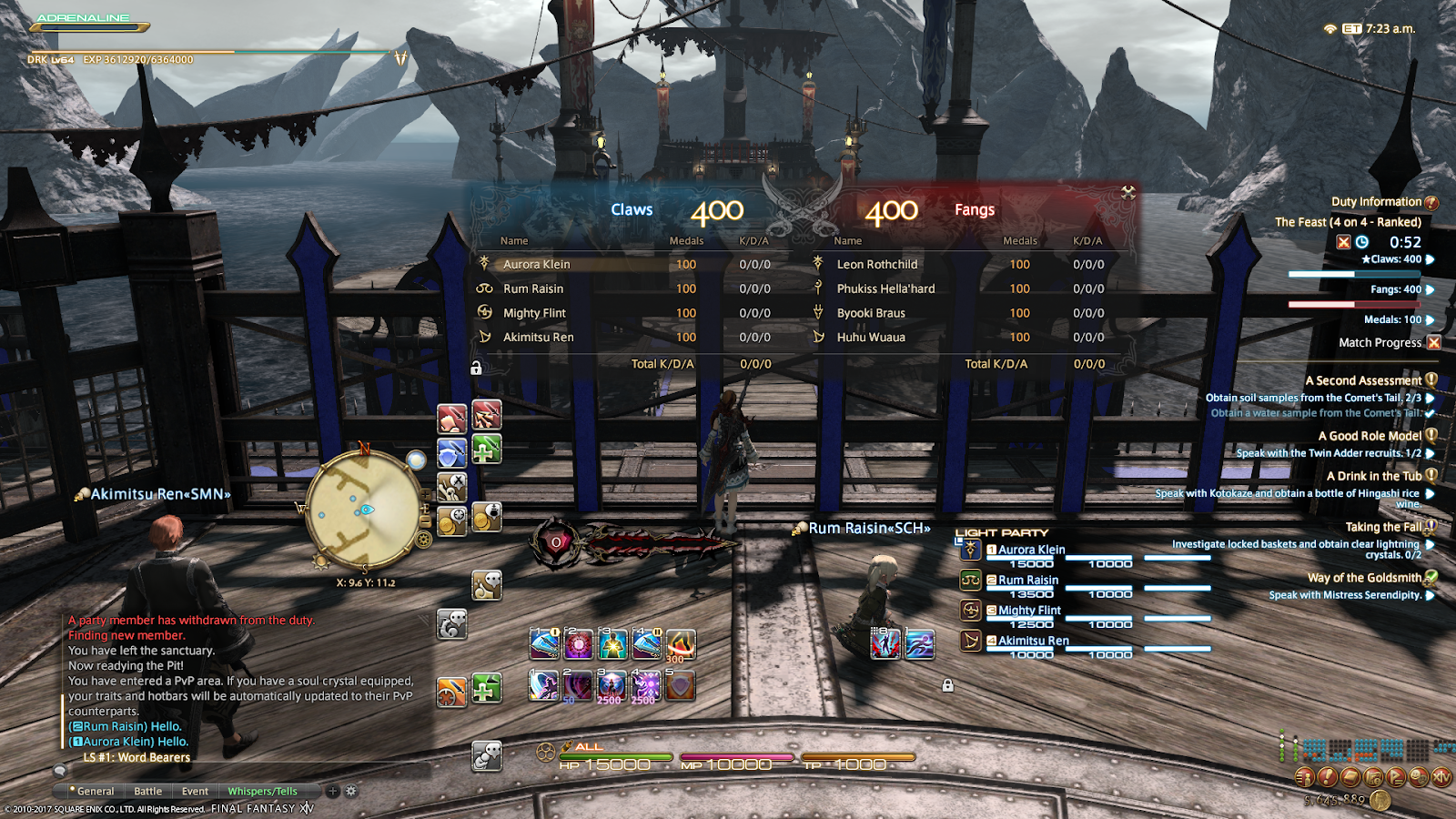The width and height of the screenshot is (1456, 819).
Task: Target Mighty Flint in the party list
Action: tap(1029, 611)
